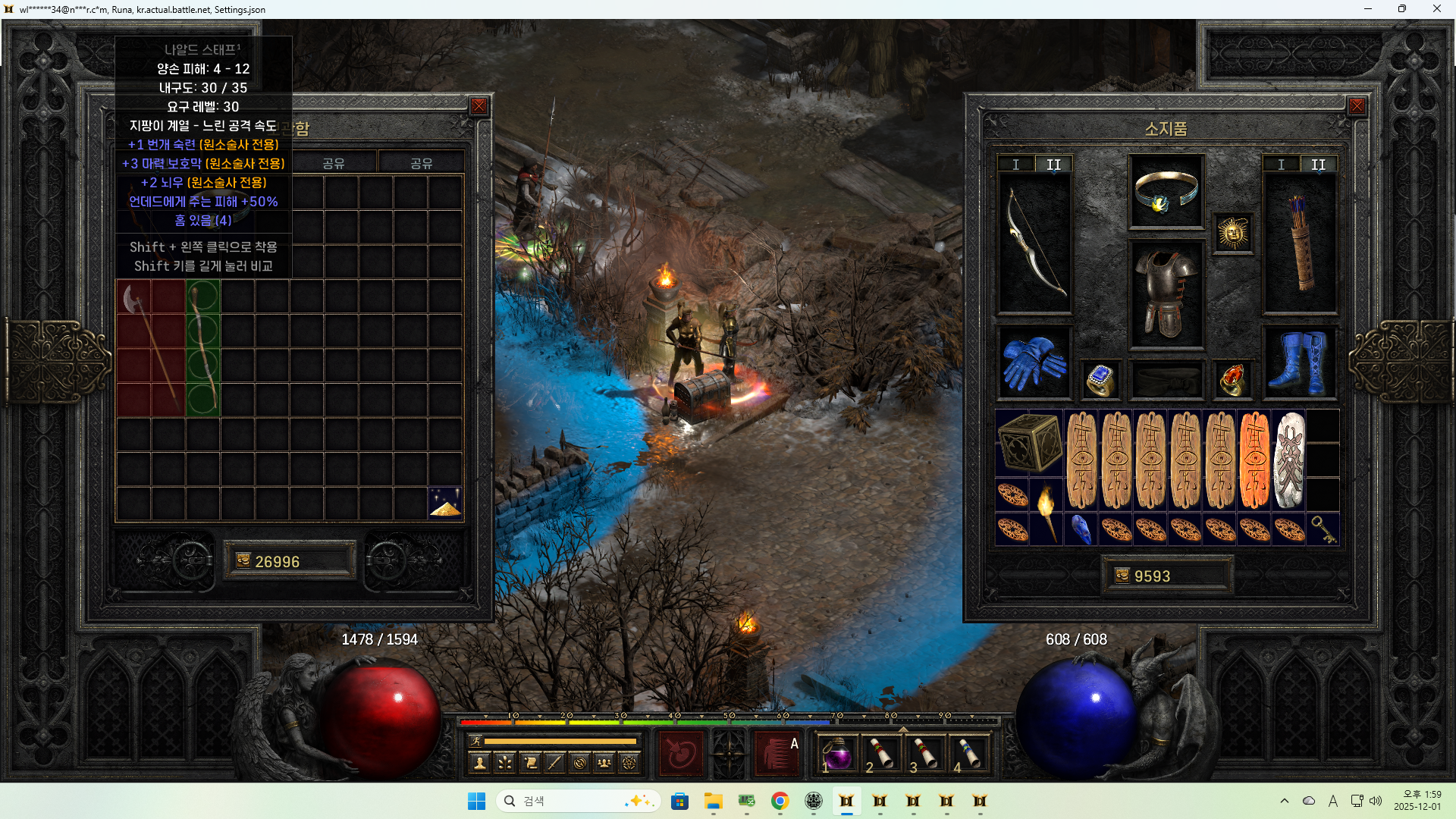
Task: Pick up the long axe in the stash
Action: [x=151, y=347]
